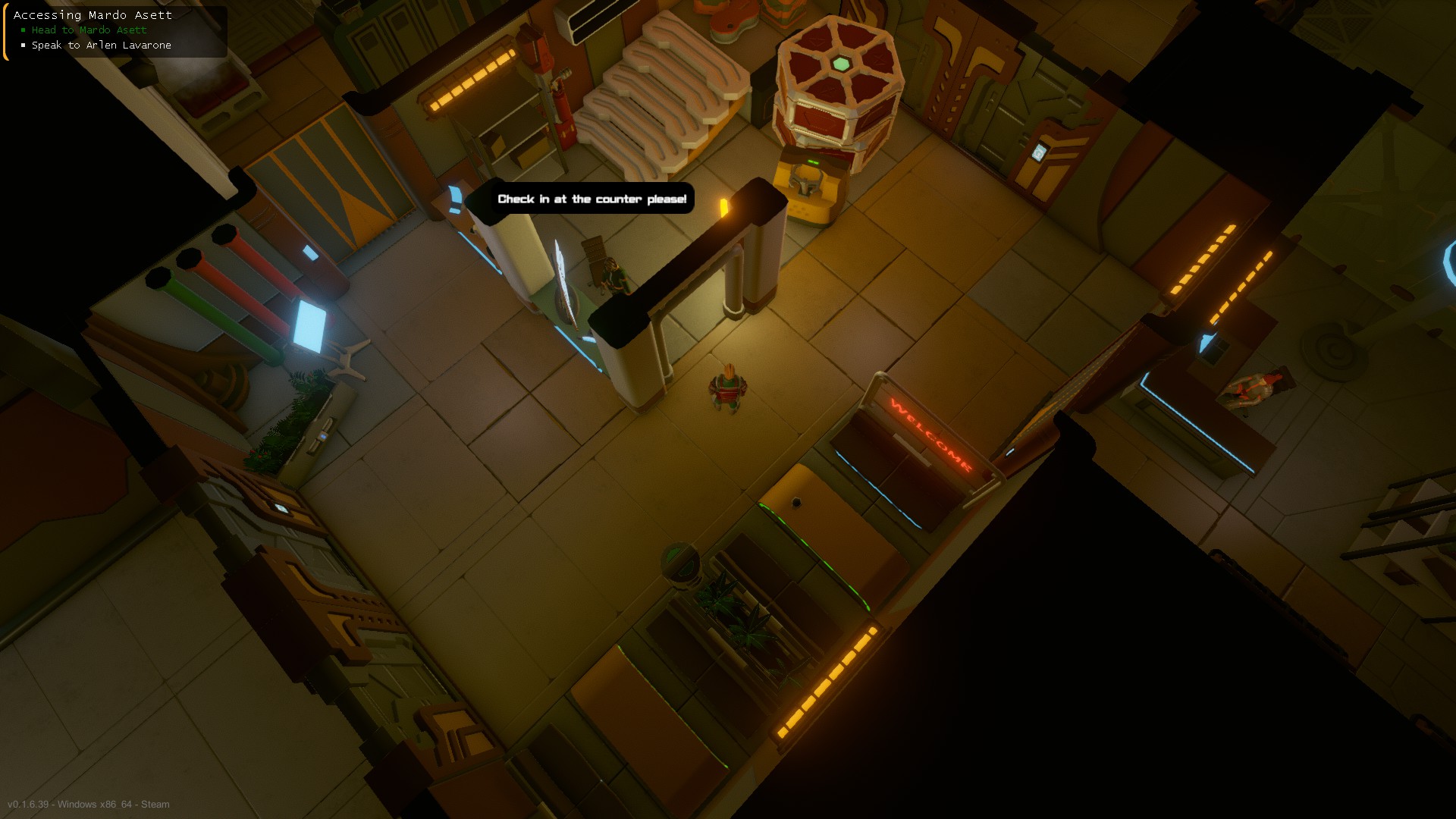Select the 'Speak to Arlen Lavarone' objective entry
This screenshot has width=1456, height=819.
100,45
